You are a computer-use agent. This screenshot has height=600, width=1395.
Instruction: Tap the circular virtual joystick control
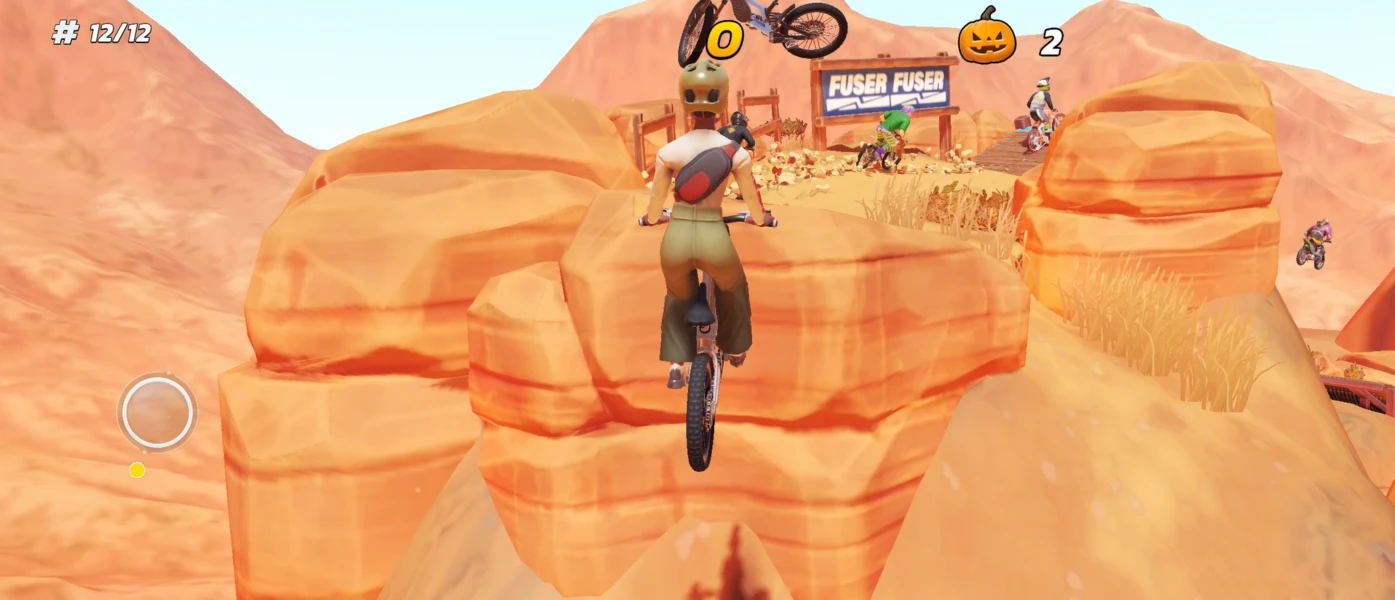[x=157, y=411]
